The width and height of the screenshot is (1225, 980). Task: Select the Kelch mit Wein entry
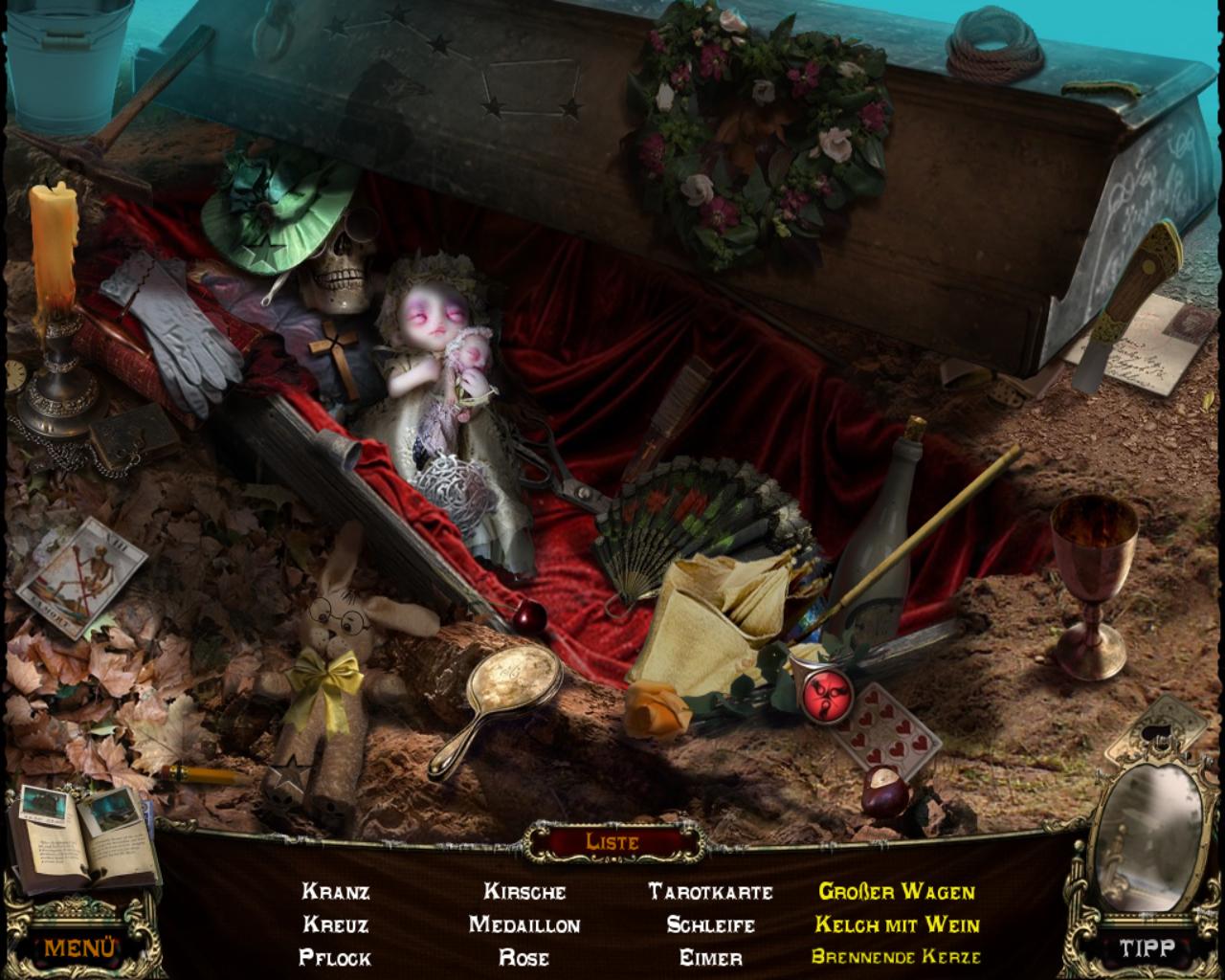pos(897,924)
